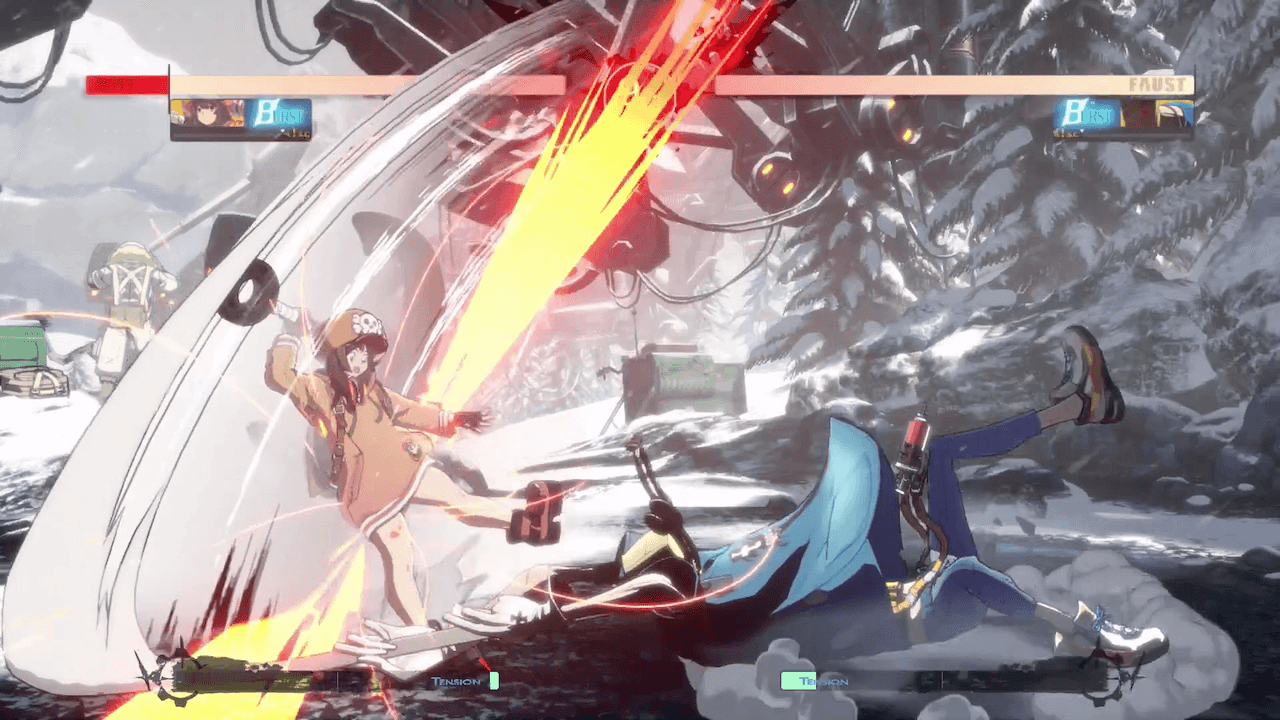The image size is (1280, 720).
Task: Select the Burst icon beside May's portrait
Action: [x=279, y=114]
